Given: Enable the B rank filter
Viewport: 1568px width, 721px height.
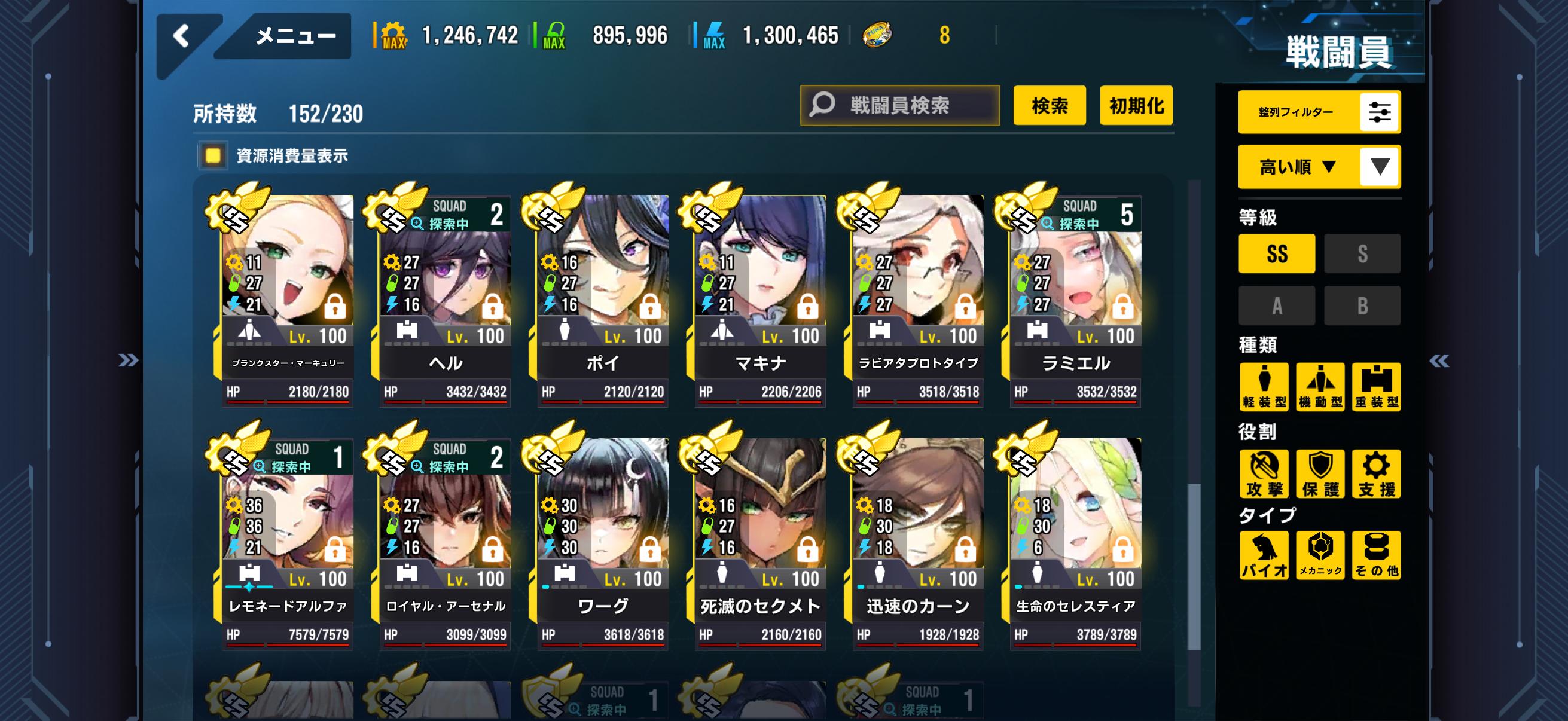Looking at the screenshot, I should coord(1362,305).
